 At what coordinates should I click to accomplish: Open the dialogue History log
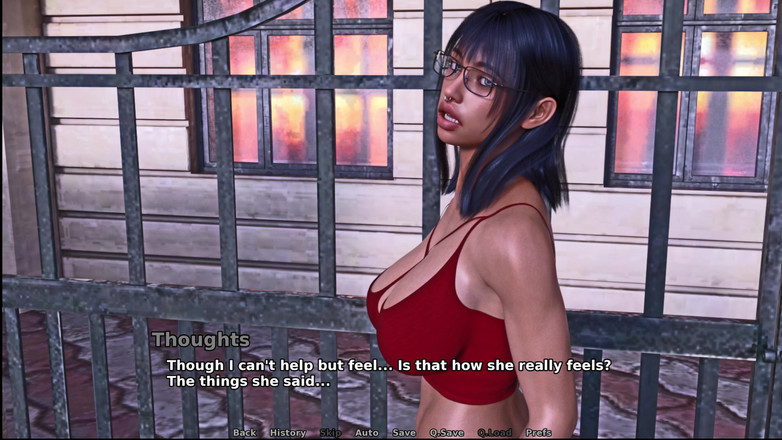(288, 433)
